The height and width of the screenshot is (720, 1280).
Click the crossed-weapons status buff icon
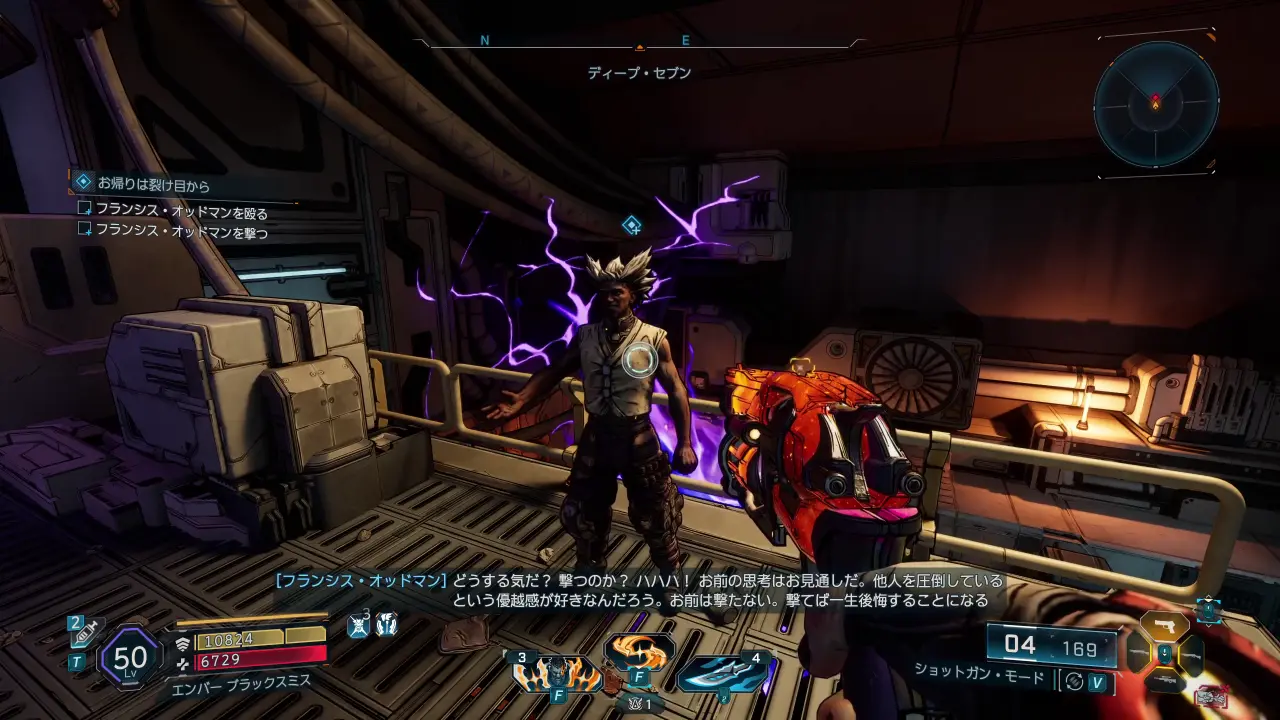click(359, 626)
